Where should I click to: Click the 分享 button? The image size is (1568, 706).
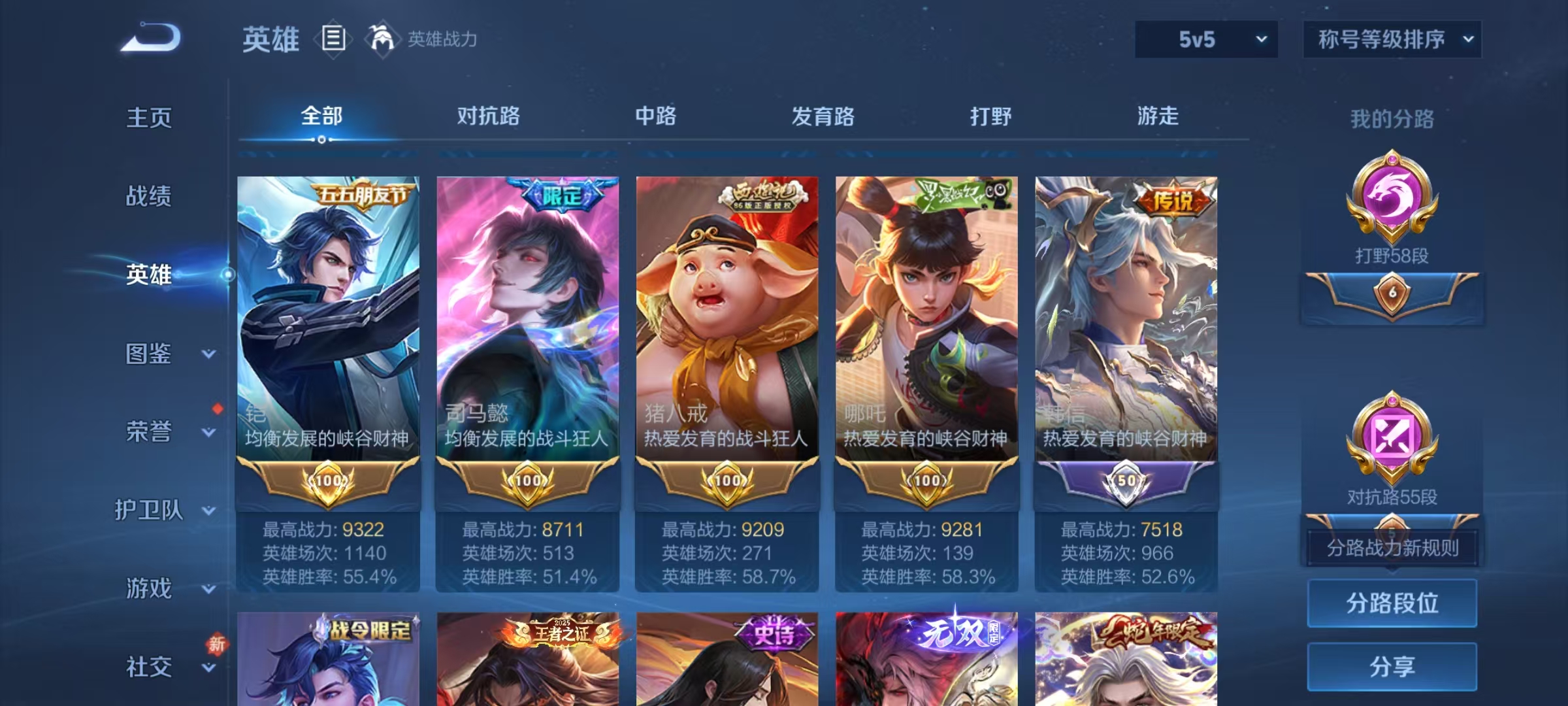click(1392, 667)
